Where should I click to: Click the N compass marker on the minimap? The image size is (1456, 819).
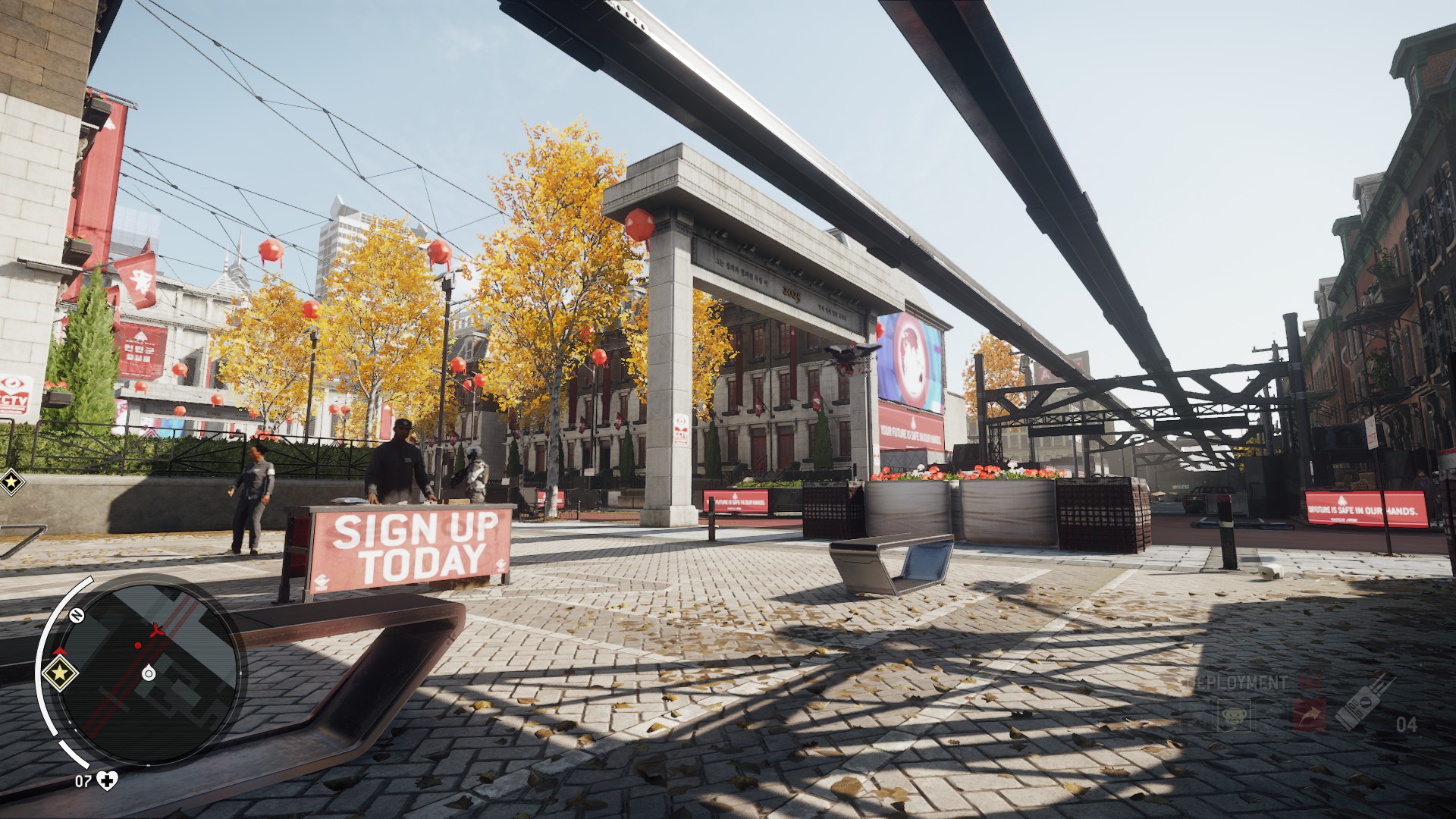click(77, 615)
